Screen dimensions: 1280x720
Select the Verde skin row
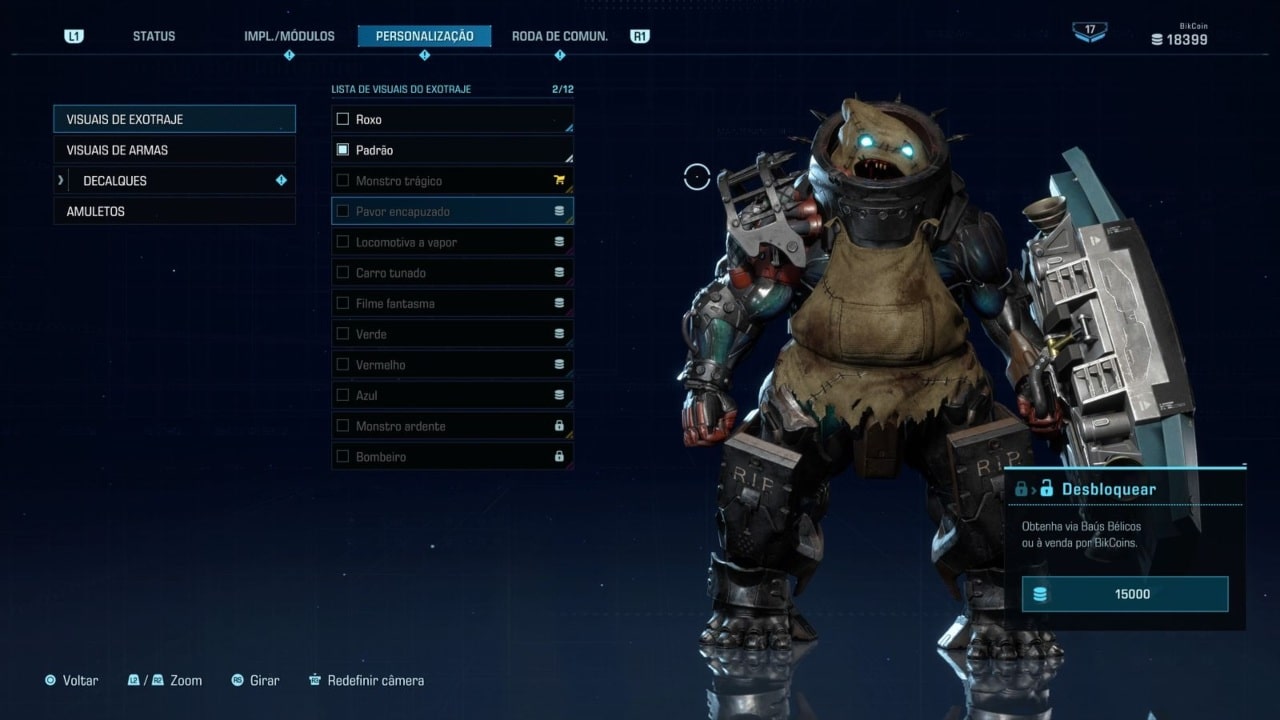pos(452,334)
